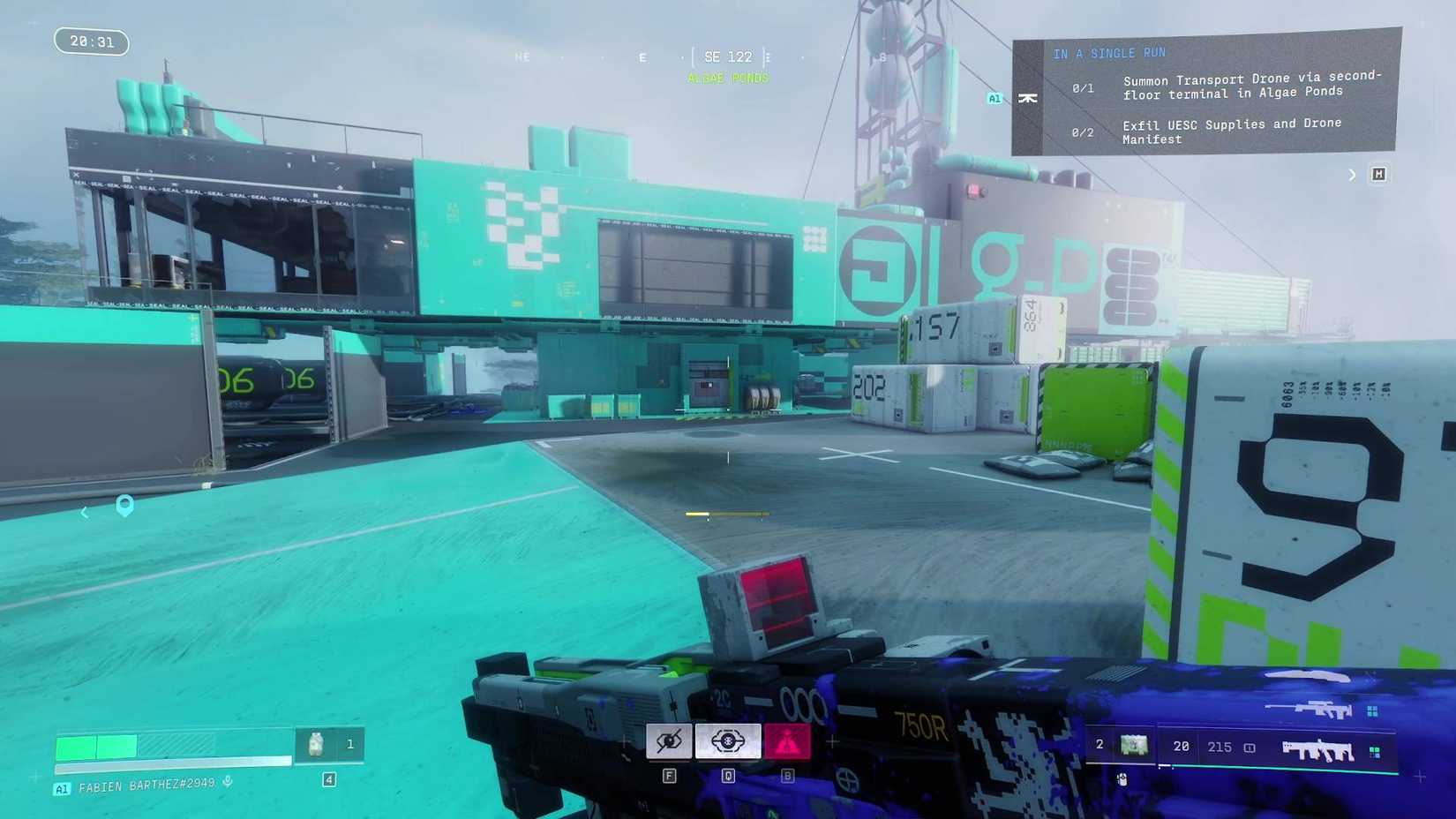Trigger the red flare gadget bound to B
The width and height of the screenshot is (1456, 819).
(x=787, y=741)
